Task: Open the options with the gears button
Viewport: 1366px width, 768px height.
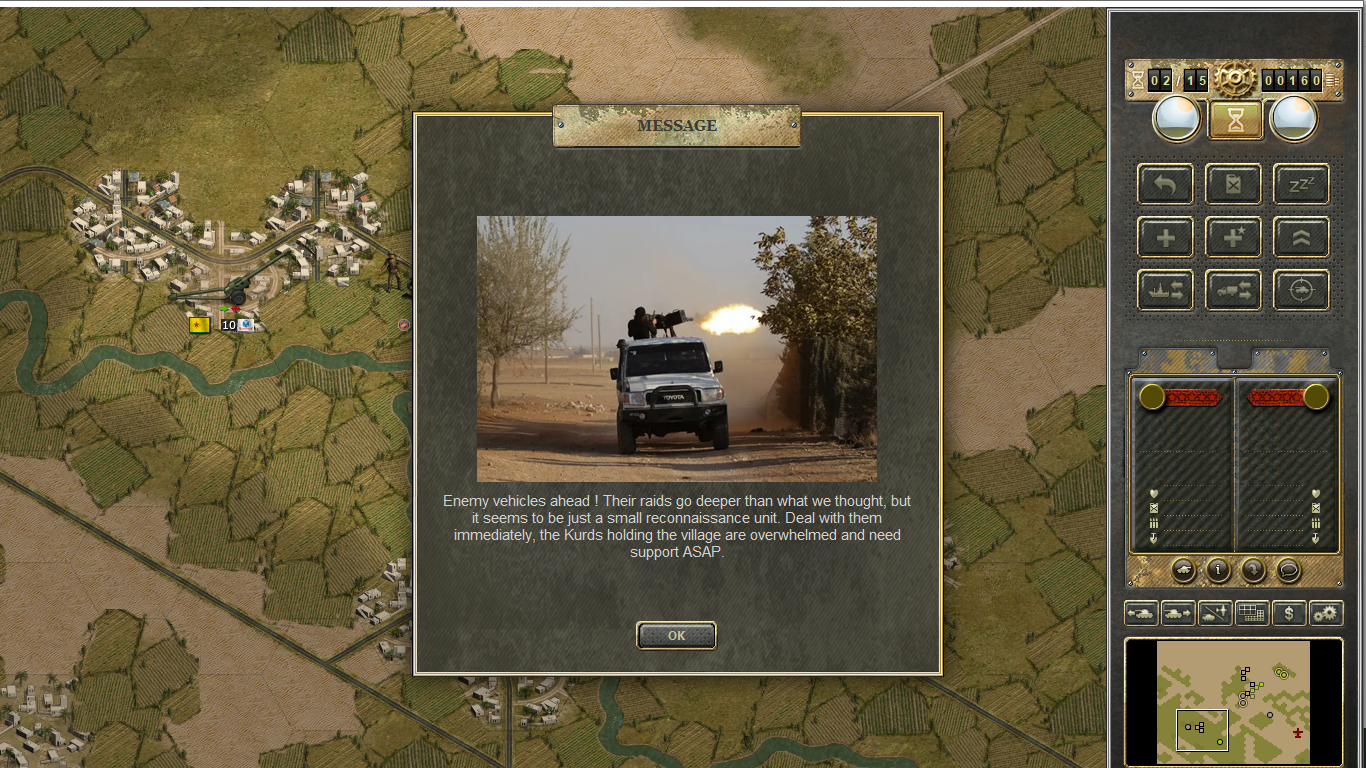Action: tap(1326, 613)
